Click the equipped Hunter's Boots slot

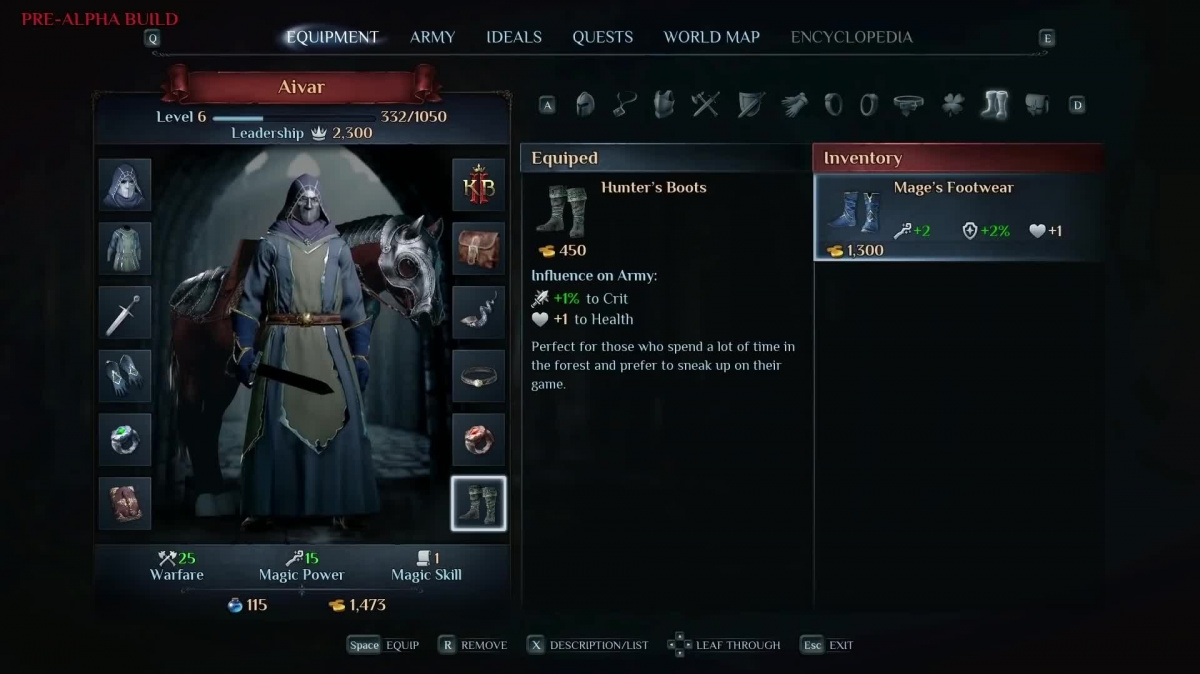coord(479,503)
